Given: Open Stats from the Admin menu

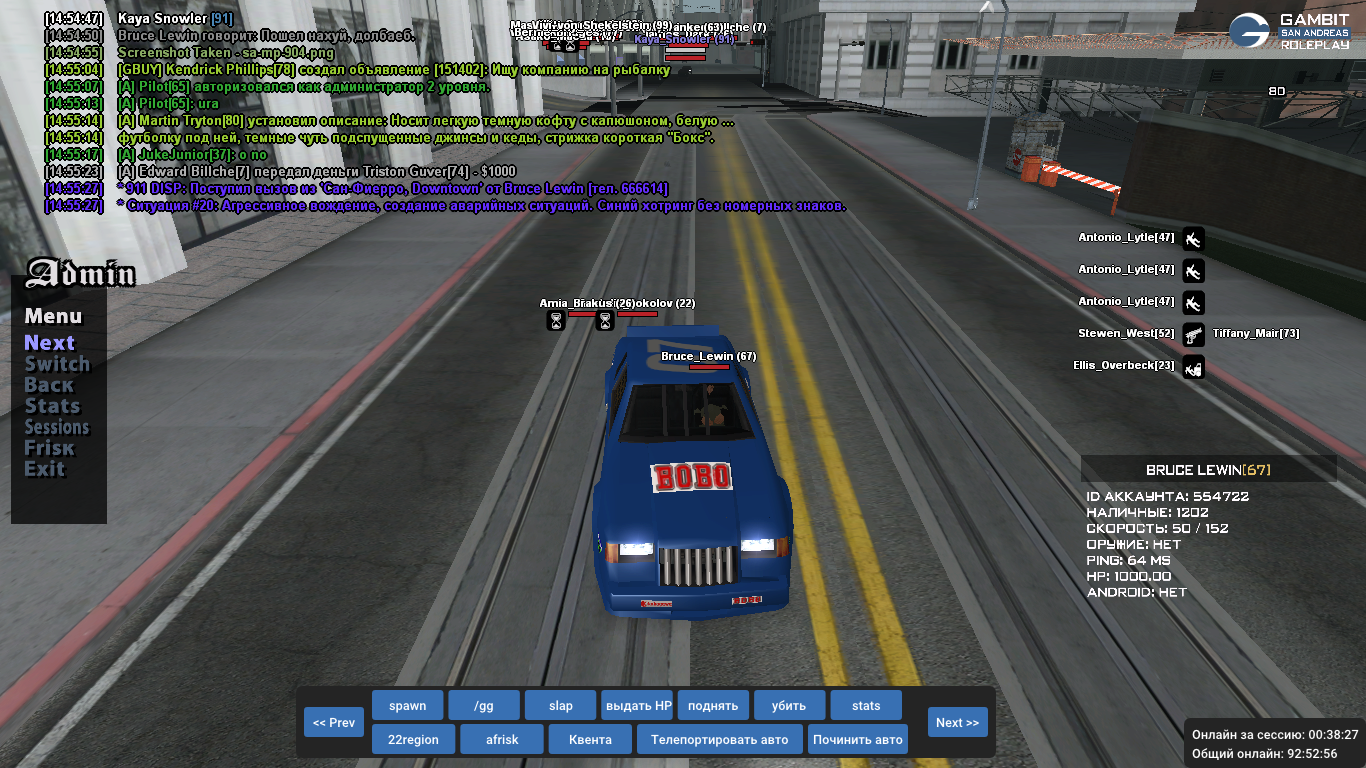Looking at the screenshot, I should point(52,406).
